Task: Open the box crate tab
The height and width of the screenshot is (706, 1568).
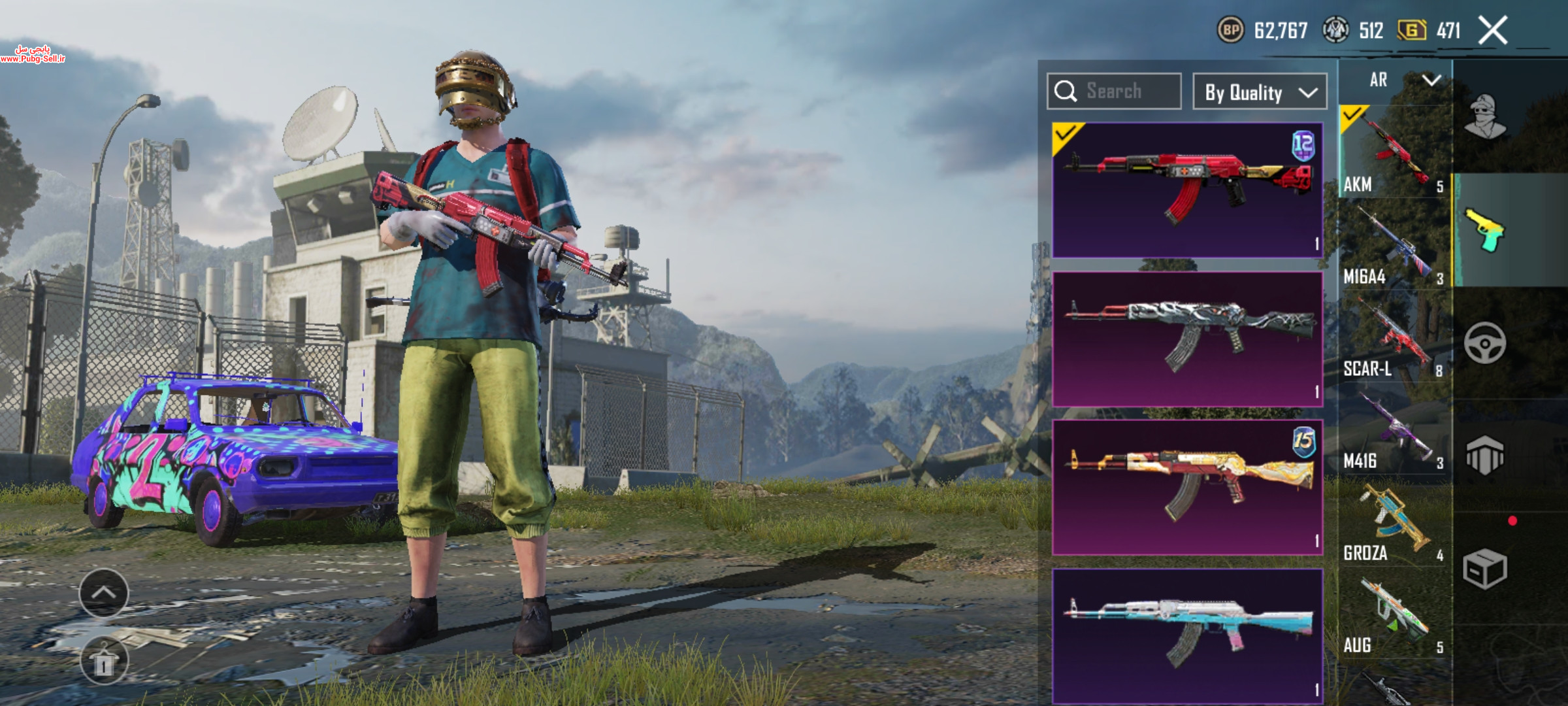Action: pos(1485,568)
